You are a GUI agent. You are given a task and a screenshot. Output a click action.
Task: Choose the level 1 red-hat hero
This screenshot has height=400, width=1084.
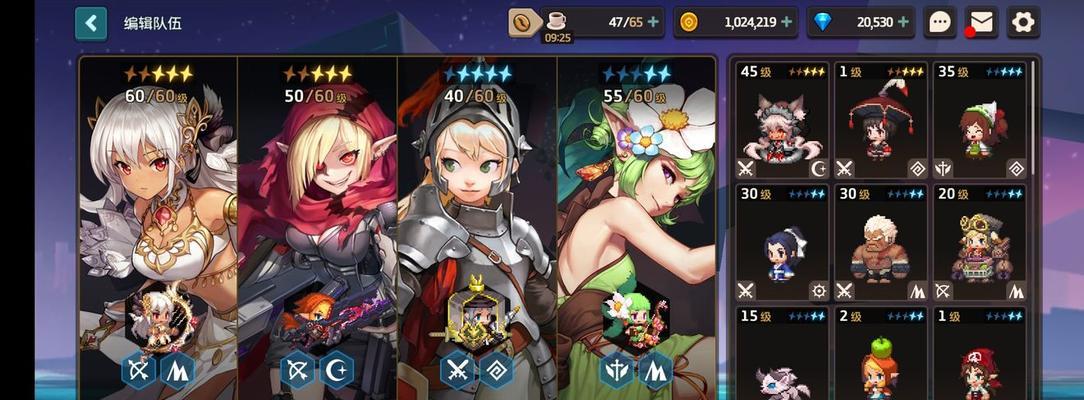click(x=880, y=120)
